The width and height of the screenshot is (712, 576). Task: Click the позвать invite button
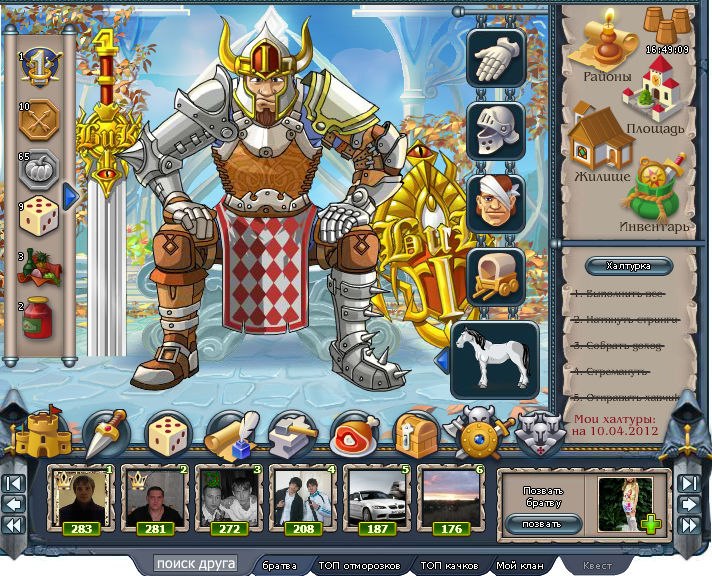(543, 523)
